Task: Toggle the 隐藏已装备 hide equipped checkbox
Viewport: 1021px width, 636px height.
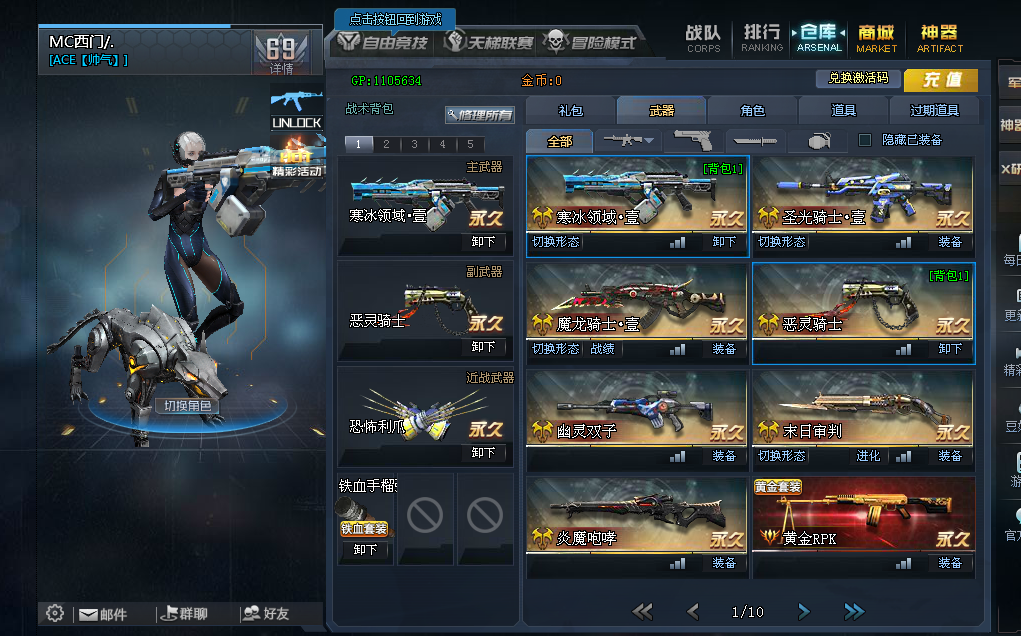Action: pyautogui.click(x=866, y=140)
